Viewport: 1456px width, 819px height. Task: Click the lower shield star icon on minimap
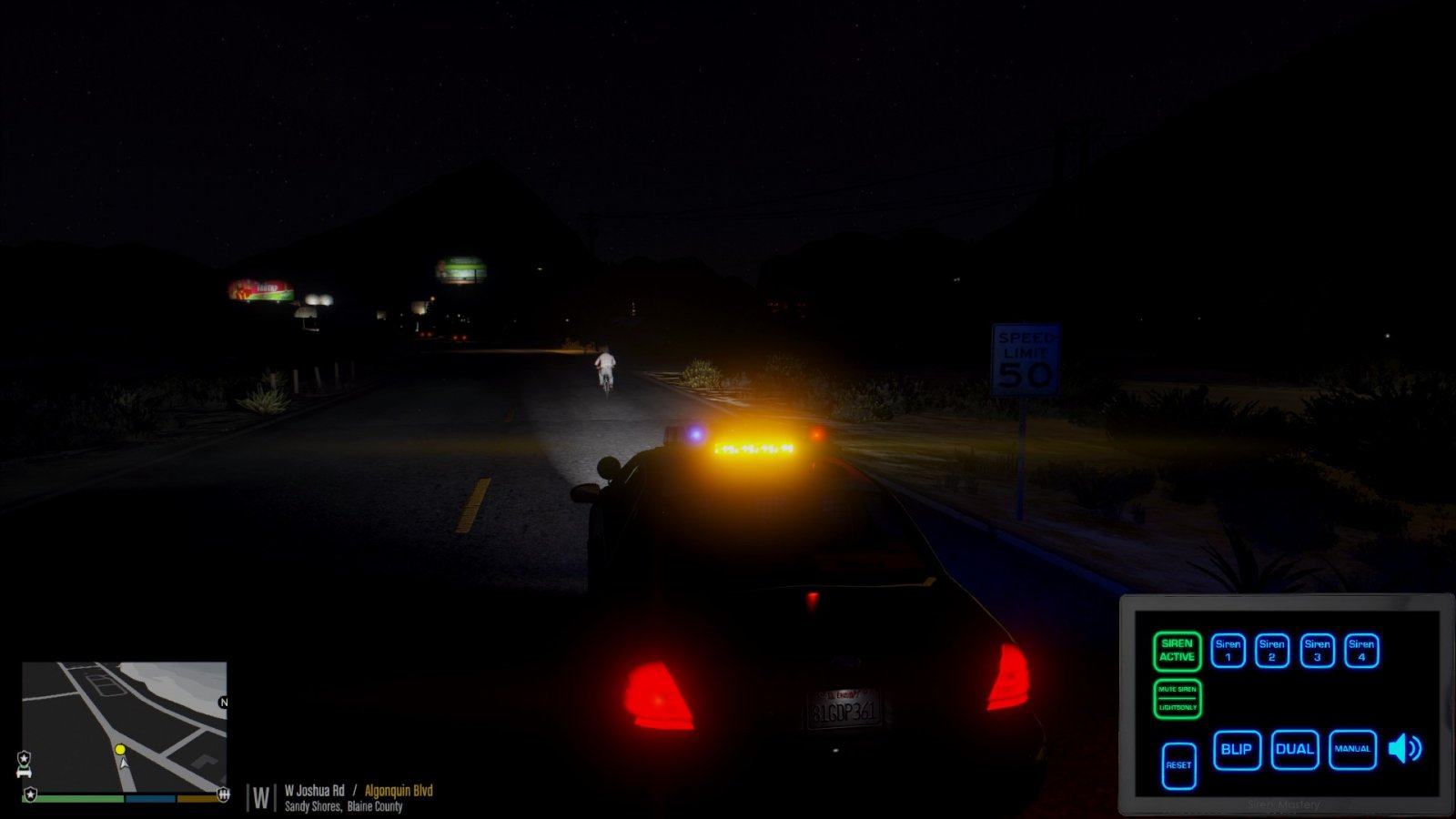[30, 794]
